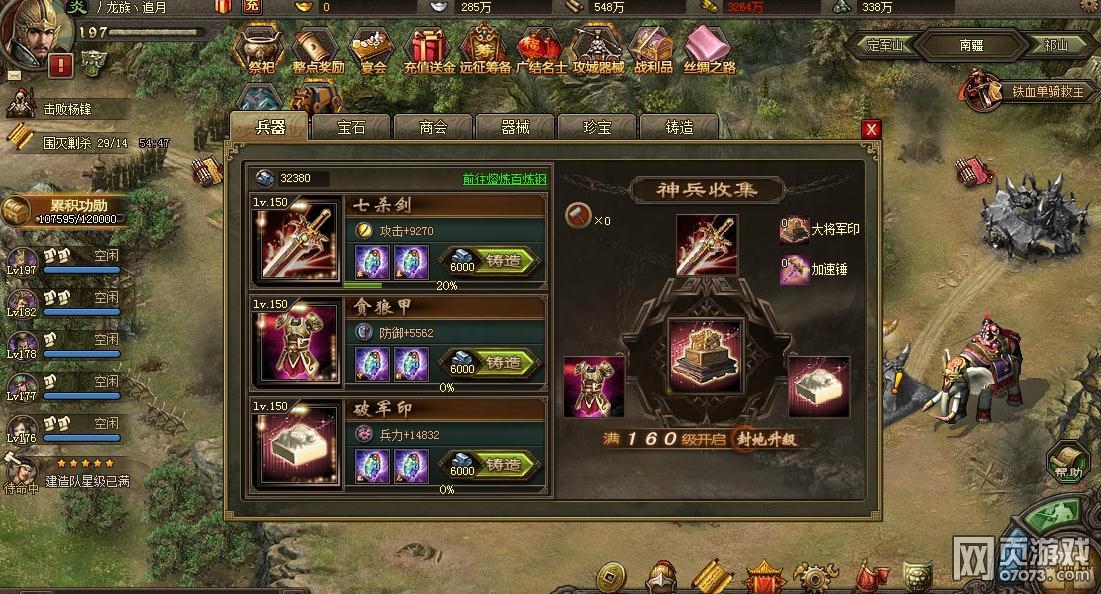Show the 珍宝 tab

point(597,128)
